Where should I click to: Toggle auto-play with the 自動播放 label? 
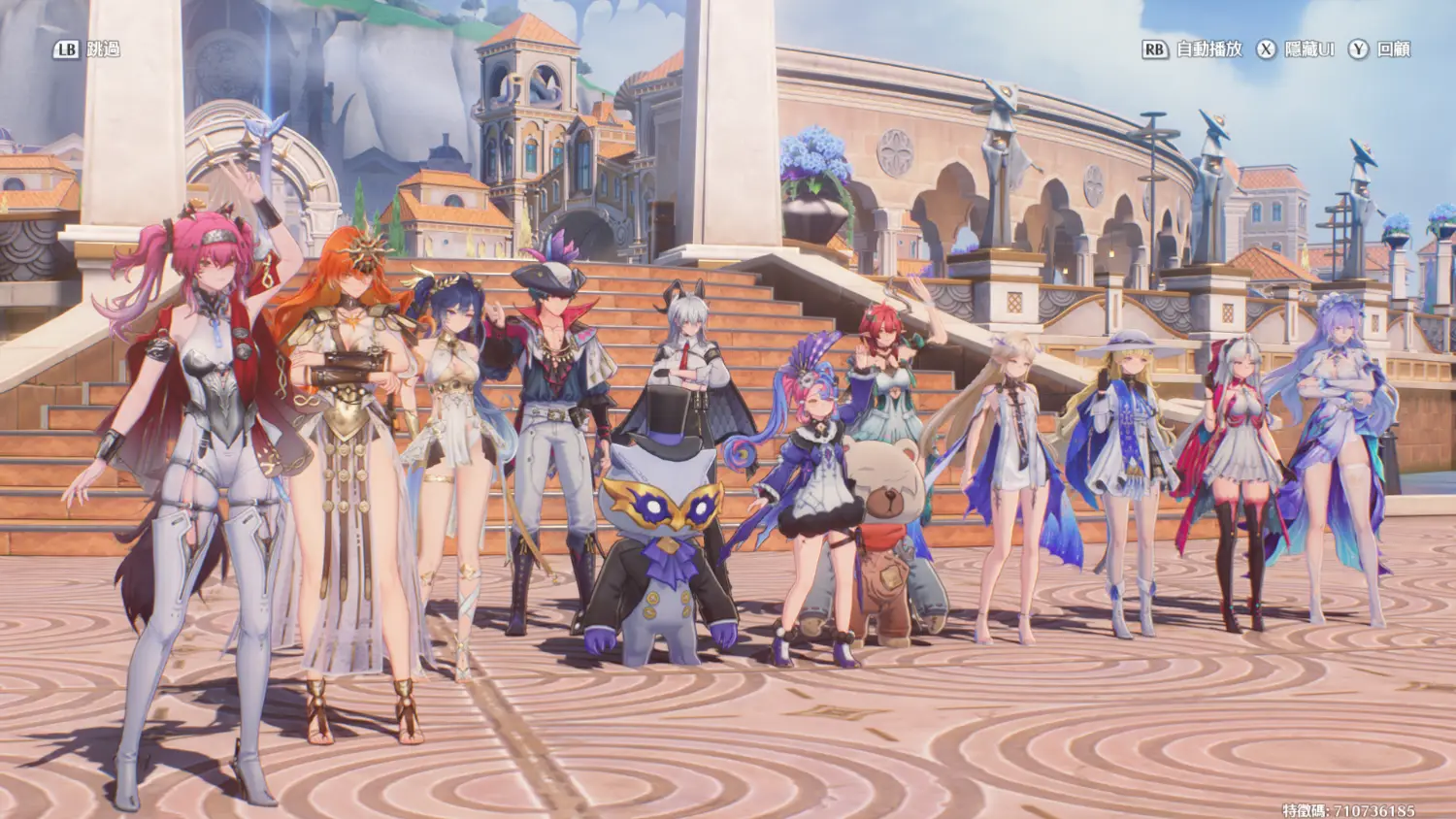coord(1208,49)
